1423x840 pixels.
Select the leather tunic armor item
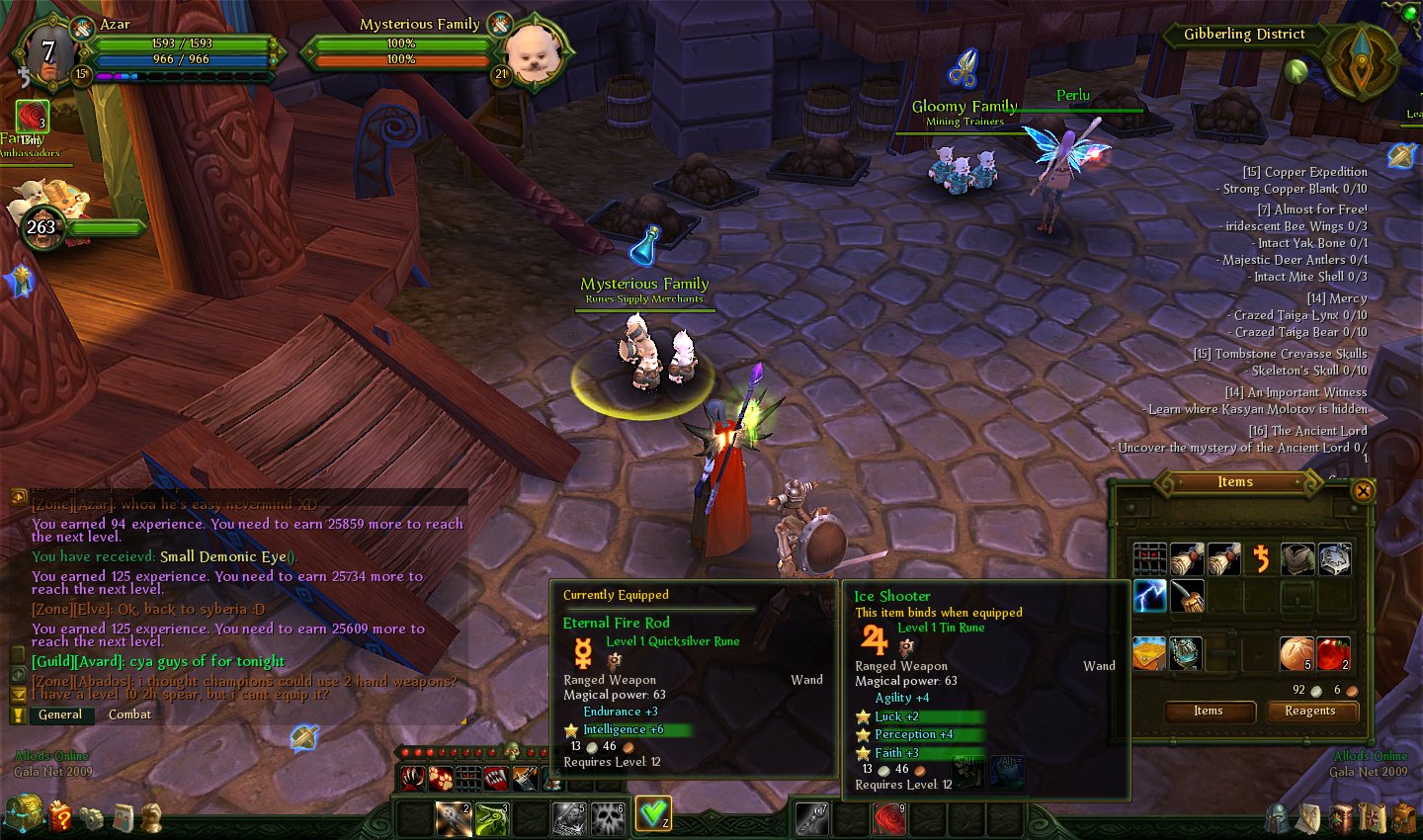point(1297,559)
